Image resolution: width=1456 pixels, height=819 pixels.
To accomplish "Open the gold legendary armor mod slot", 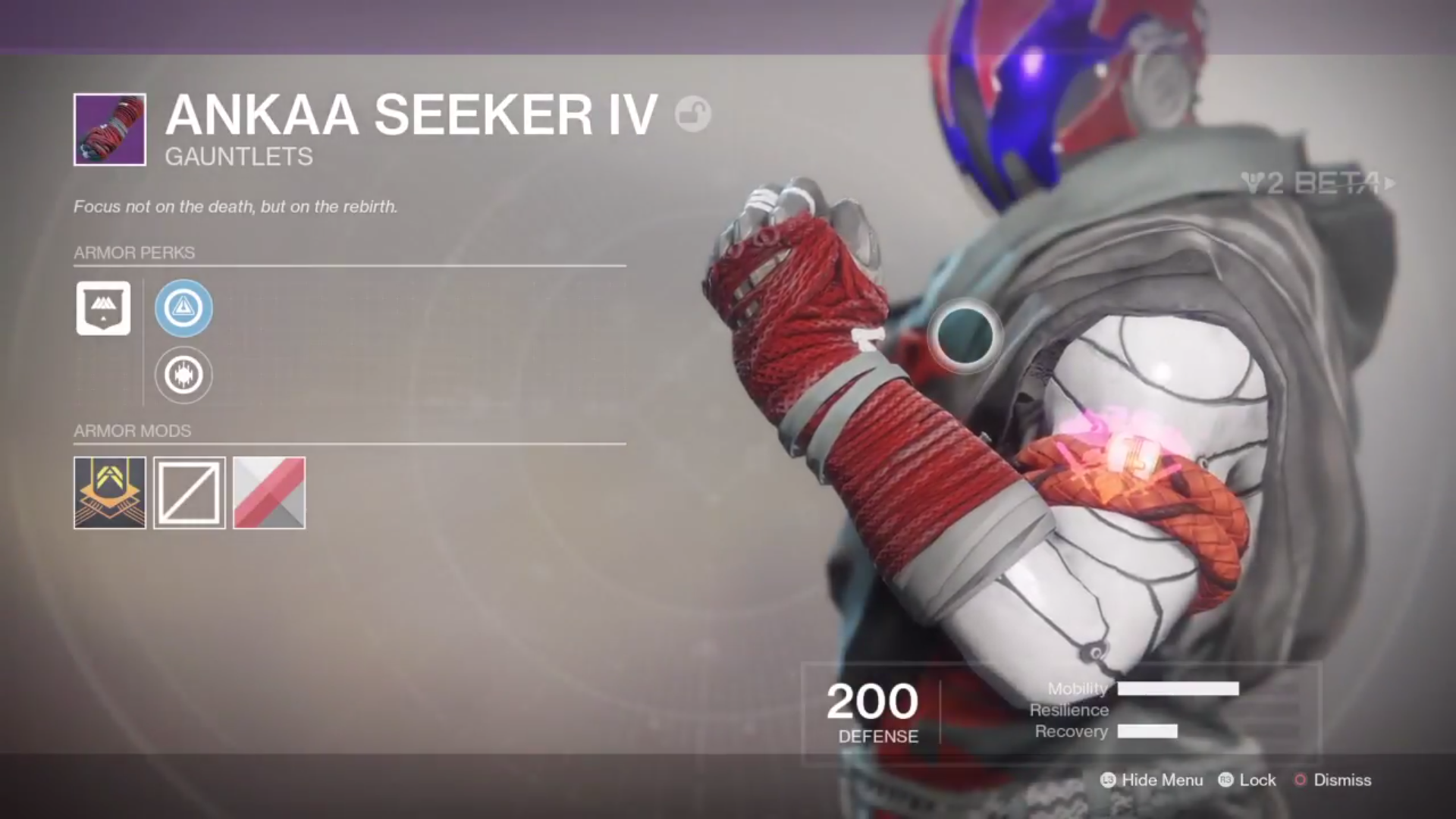I will pyautogui.click(x=109, y=494).
